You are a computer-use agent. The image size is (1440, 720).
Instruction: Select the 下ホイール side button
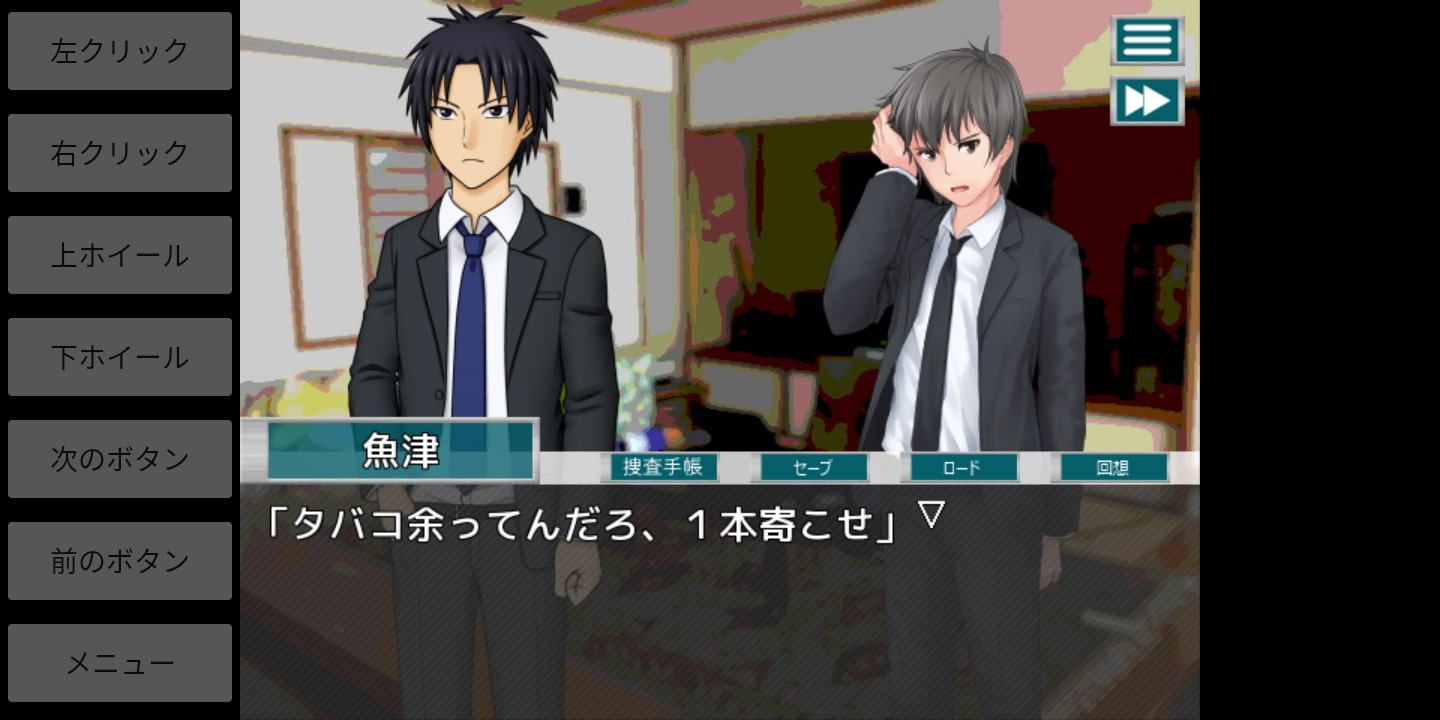coord(120,357)
